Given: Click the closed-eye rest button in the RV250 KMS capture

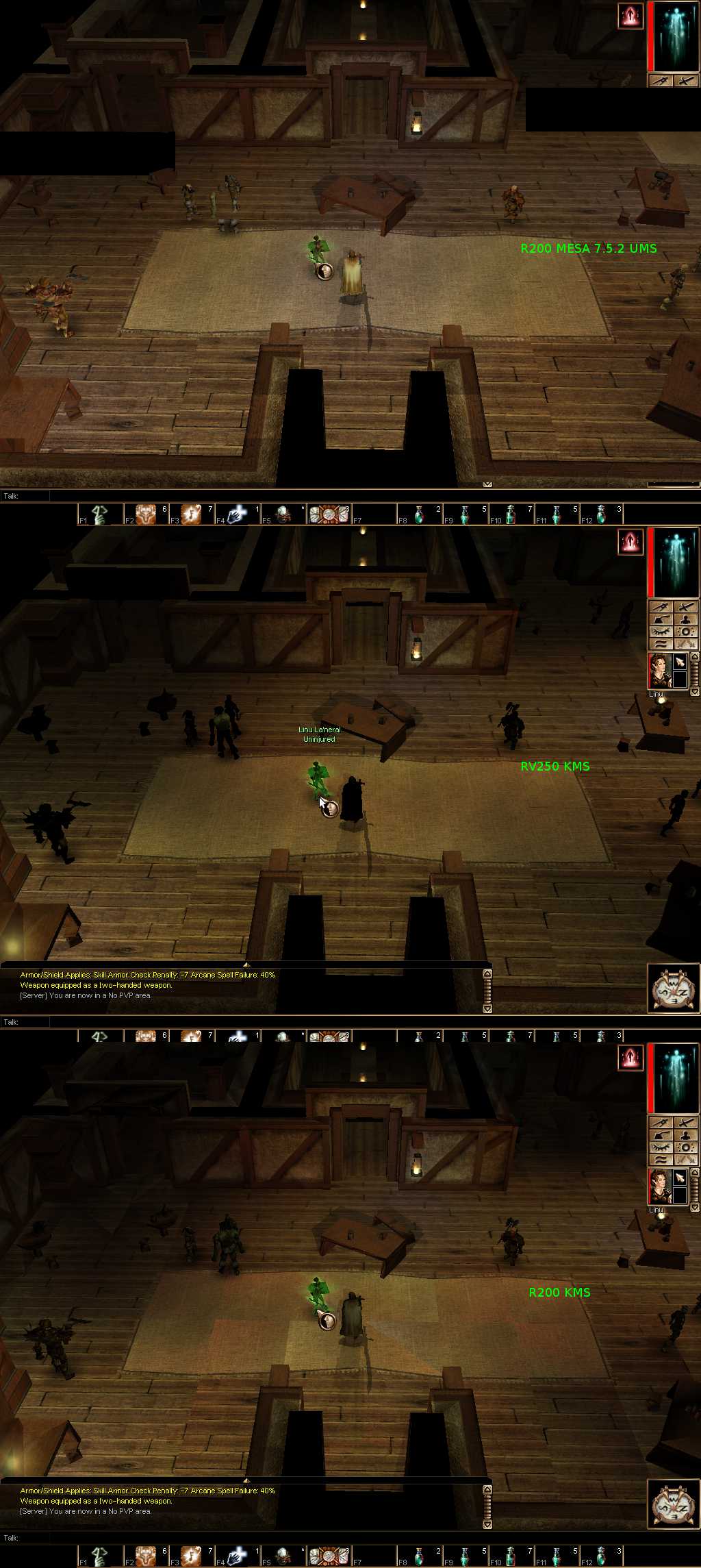Looking at the screenshot, I should pyautogui.click(x=661, y=632).
